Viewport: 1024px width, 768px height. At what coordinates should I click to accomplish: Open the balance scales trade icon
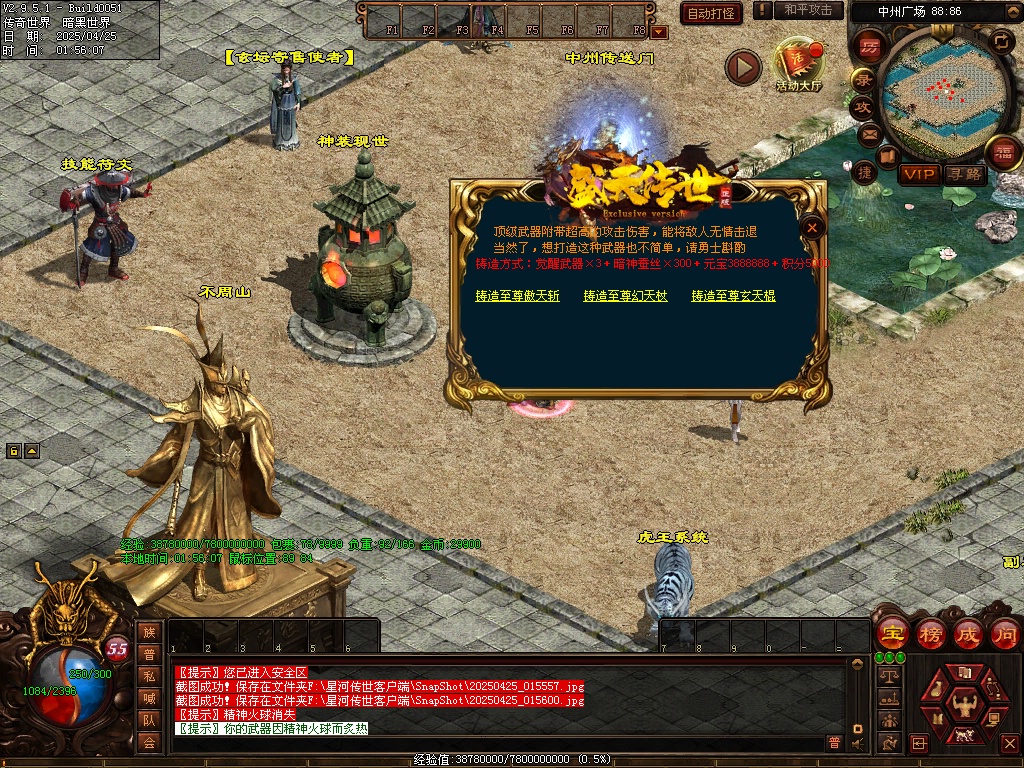tap(888, 676)
